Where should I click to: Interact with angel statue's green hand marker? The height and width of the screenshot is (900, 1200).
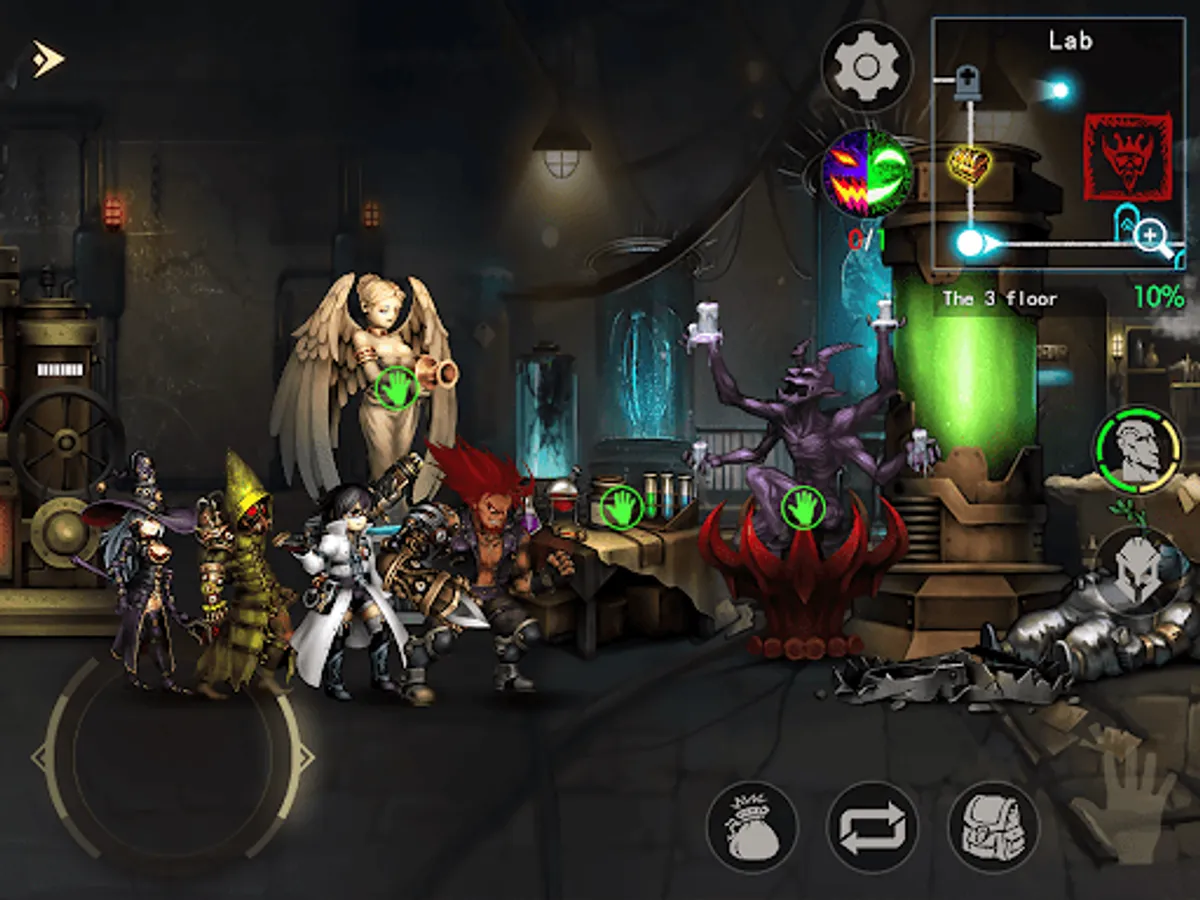tap(397, 388)
